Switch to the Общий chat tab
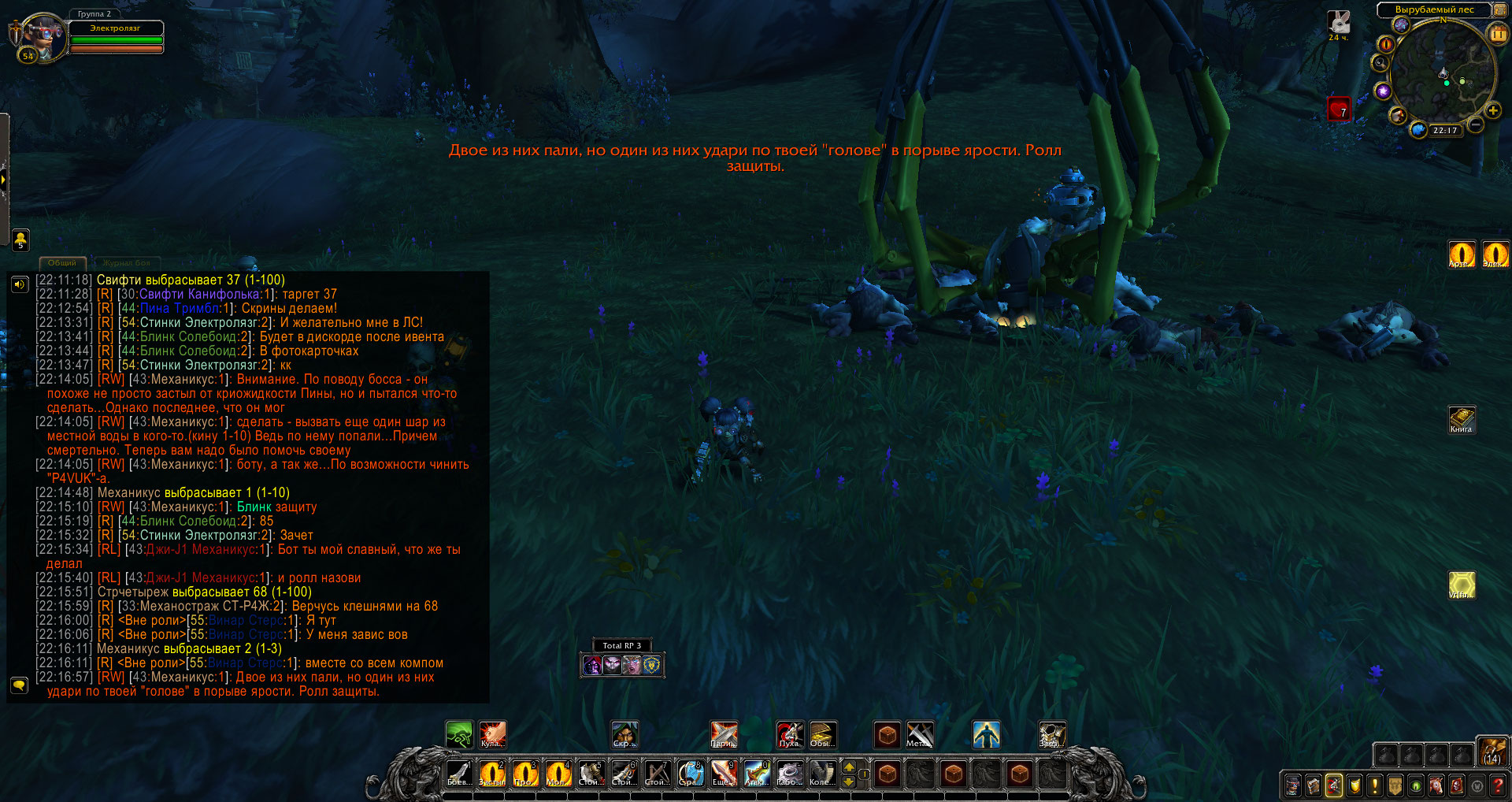 point(62,263)
